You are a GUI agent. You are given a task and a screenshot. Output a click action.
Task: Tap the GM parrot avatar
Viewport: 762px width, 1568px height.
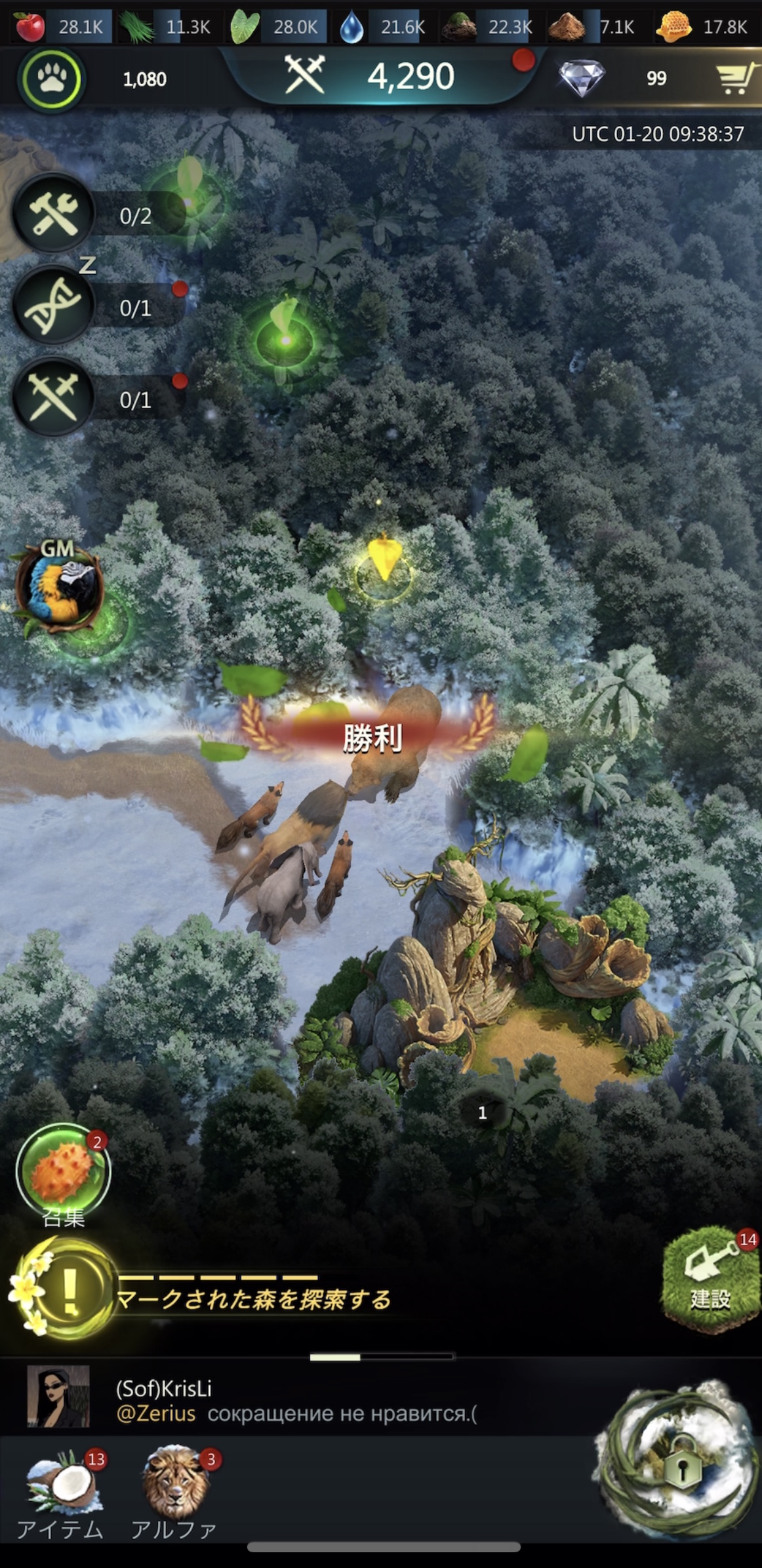59,588
